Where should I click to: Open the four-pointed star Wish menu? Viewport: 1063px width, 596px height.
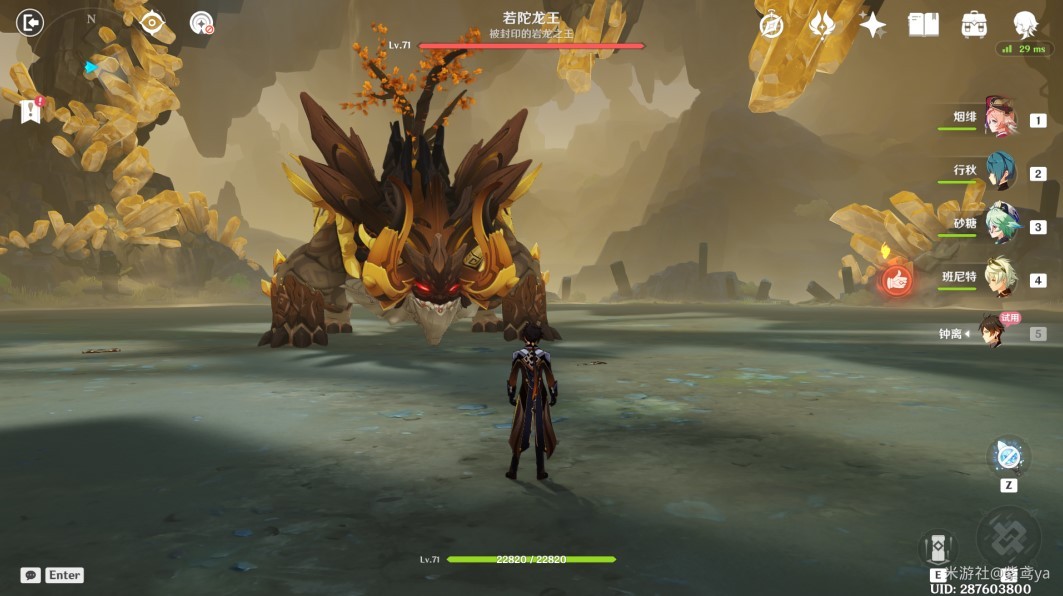[872, 25]
